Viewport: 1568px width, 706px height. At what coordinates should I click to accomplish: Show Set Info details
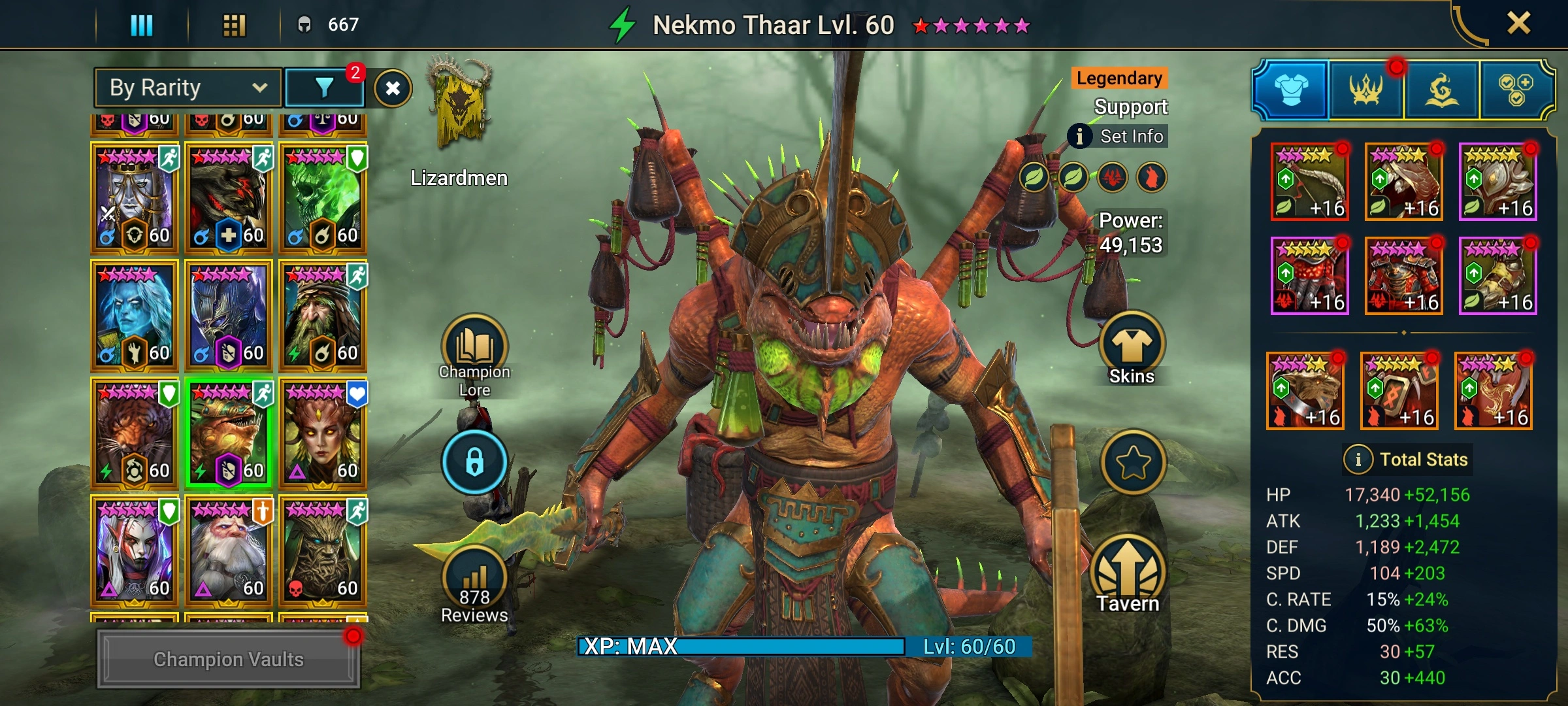1118,136
